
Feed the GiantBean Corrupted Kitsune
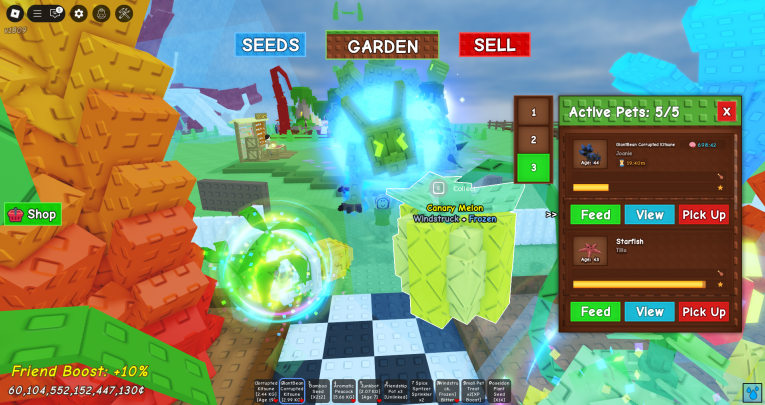tap(595, 215)
